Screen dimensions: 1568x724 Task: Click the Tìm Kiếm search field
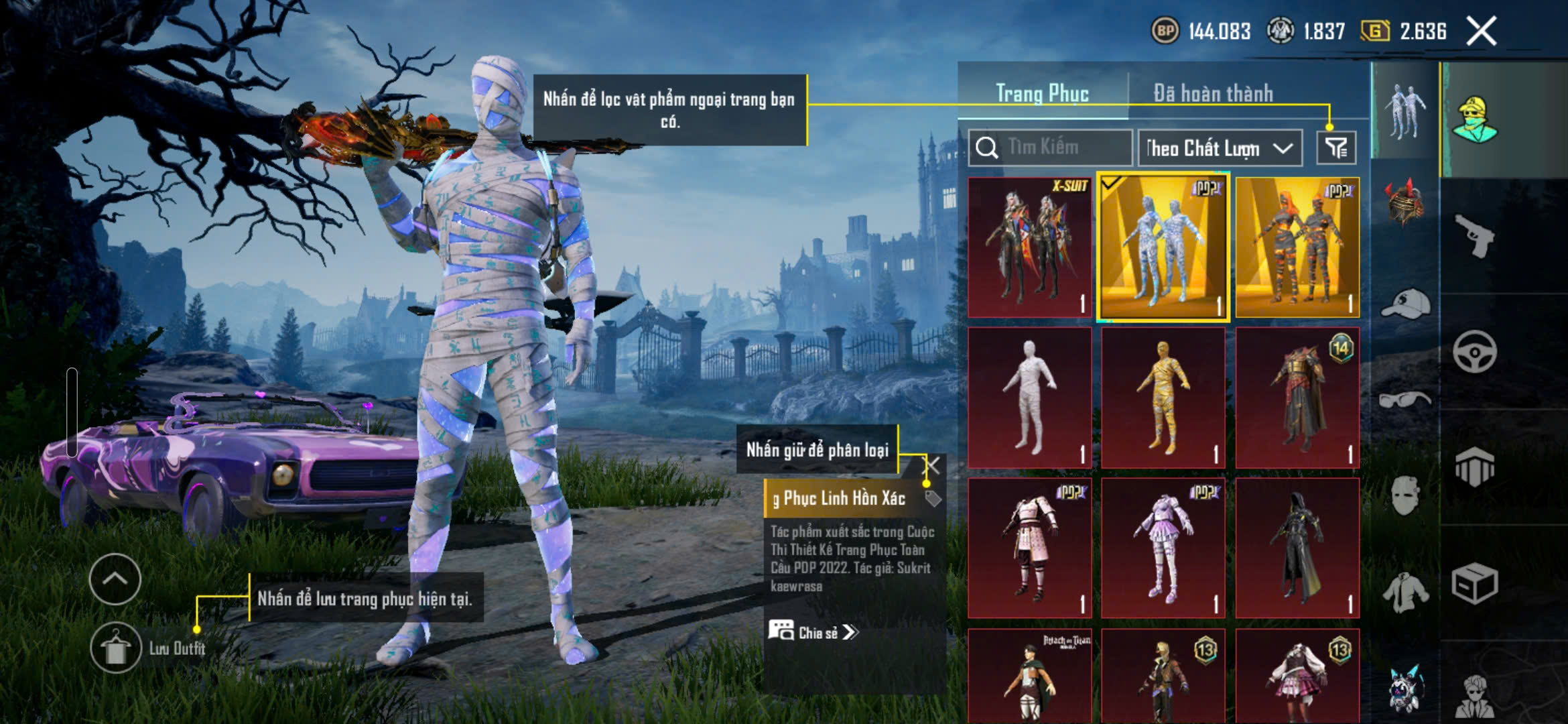click(1052, 147)
